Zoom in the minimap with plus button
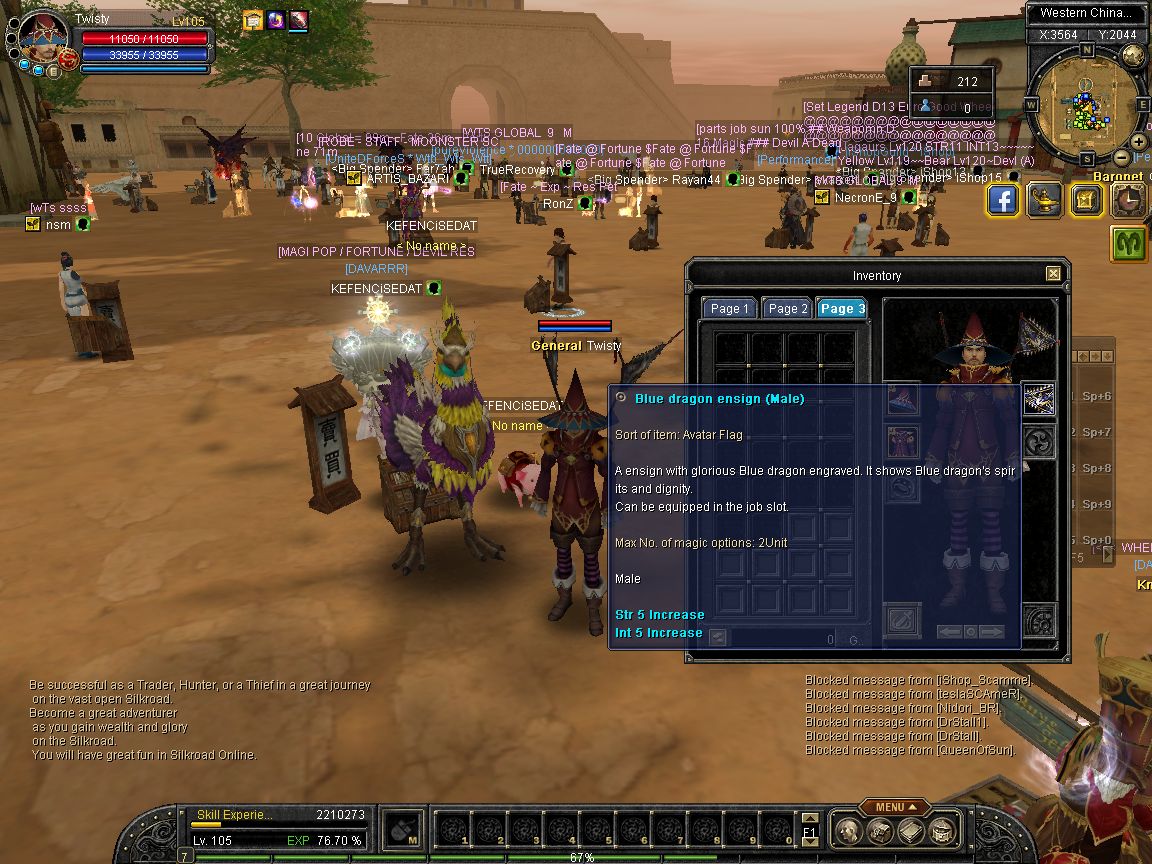 pos(1139,142)
